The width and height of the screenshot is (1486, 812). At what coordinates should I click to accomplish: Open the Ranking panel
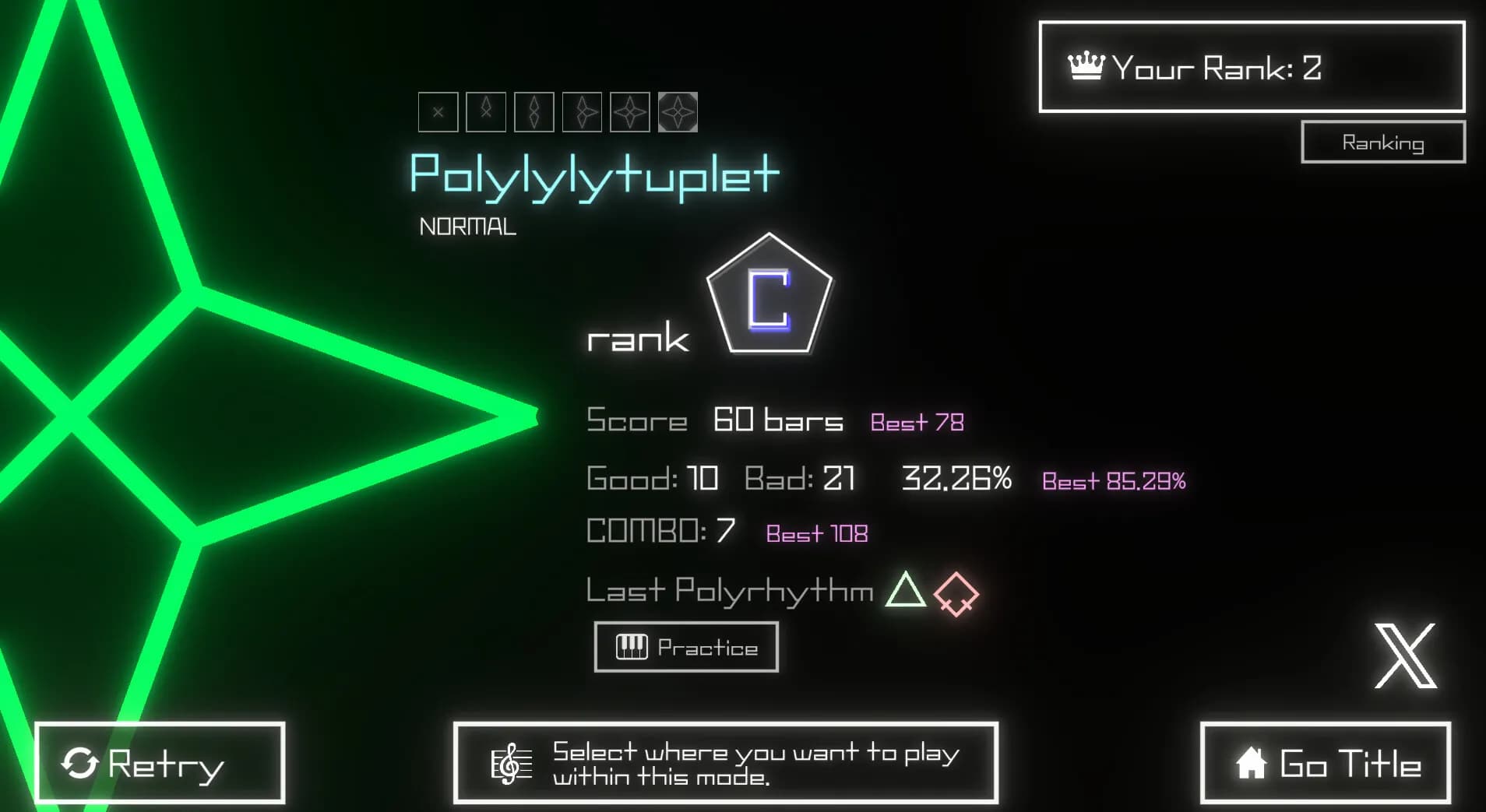click(x=1382, y=142)
